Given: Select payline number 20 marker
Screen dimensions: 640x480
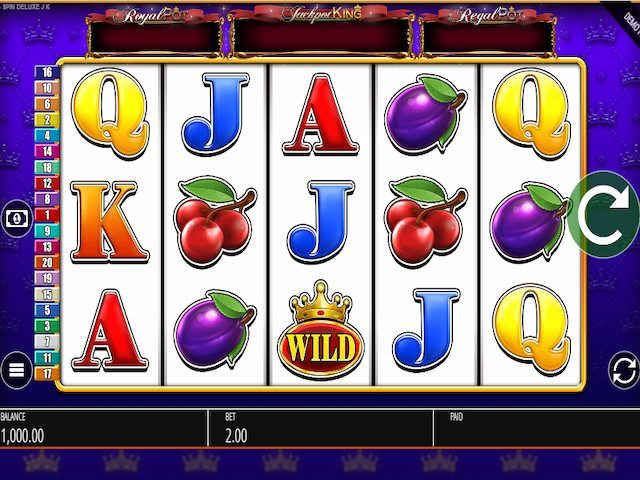Looking at the screenshot, I should tap(47, 262).
